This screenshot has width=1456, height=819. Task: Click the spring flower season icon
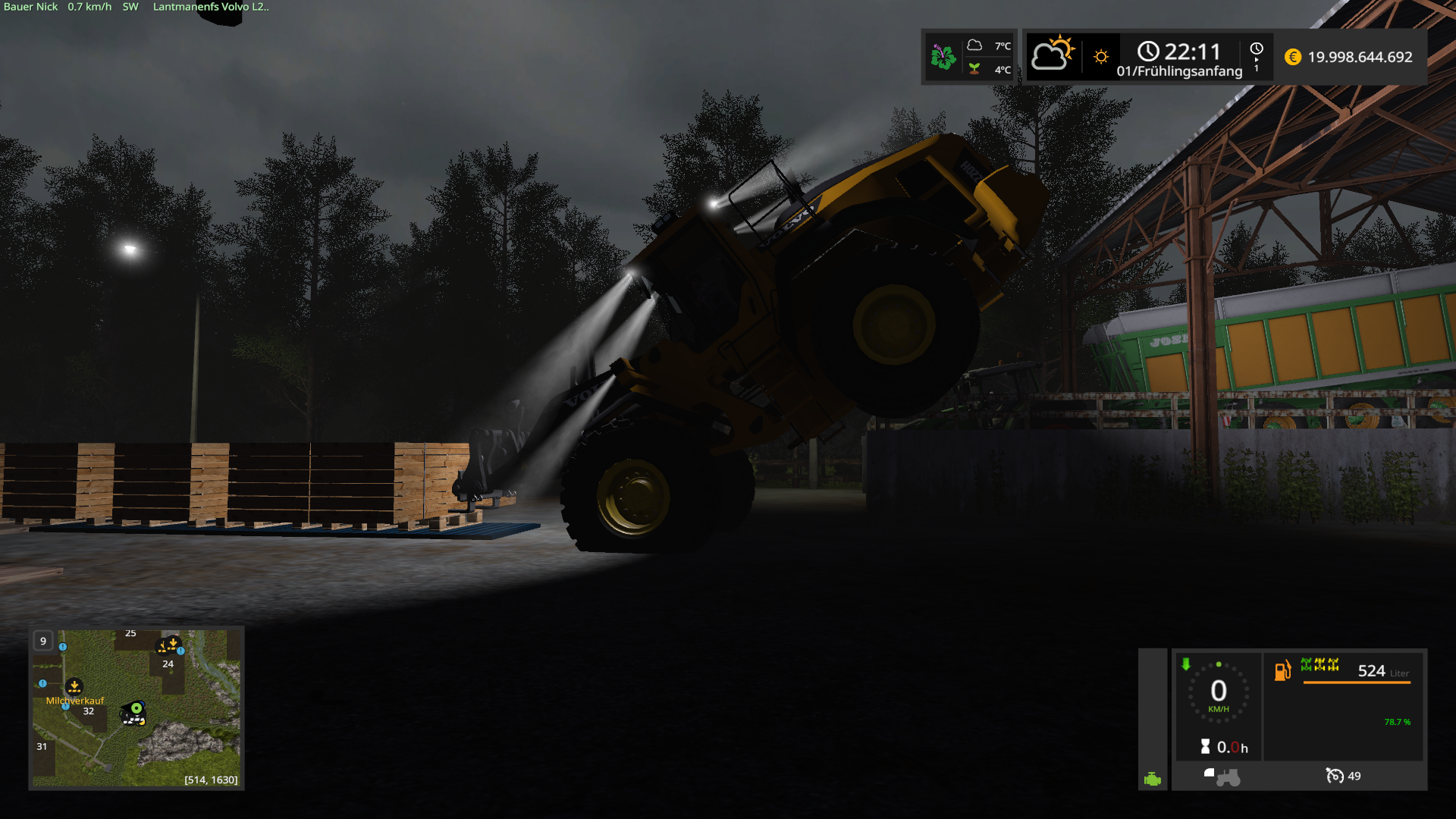click(x=943, y=57)
